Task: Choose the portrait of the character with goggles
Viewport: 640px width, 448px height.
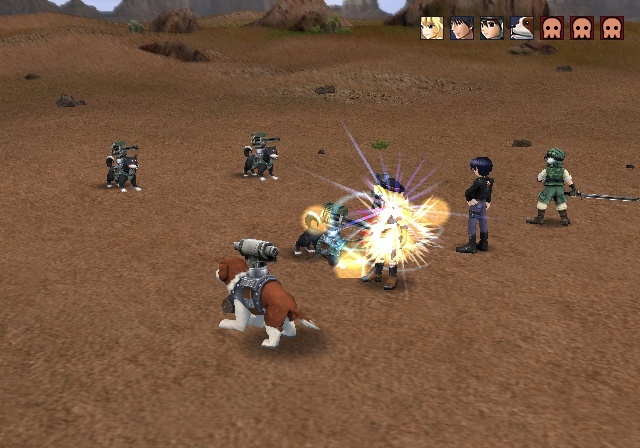Action: [x=492, y=28]
